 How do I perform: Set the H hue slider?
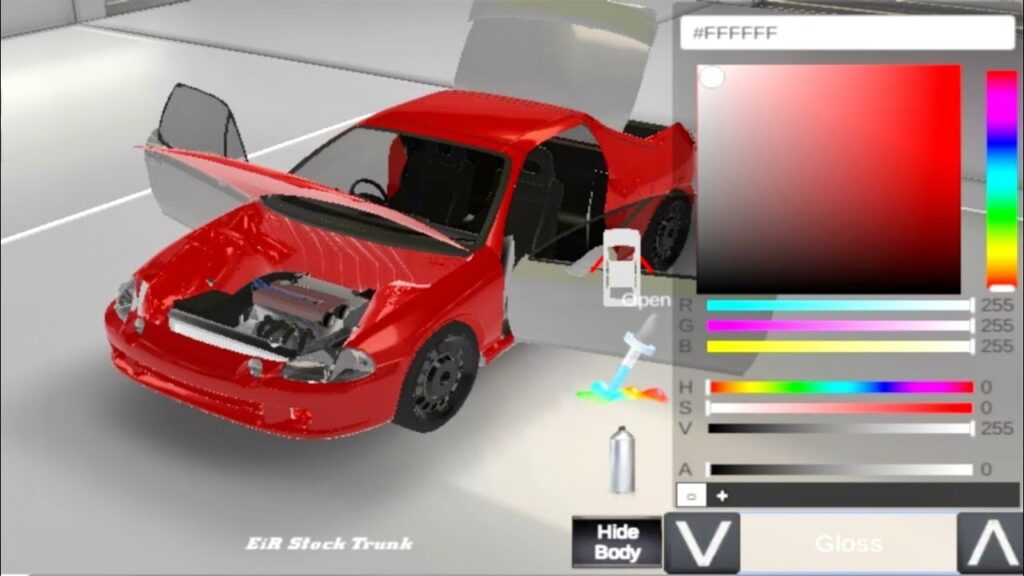(840, 388)
